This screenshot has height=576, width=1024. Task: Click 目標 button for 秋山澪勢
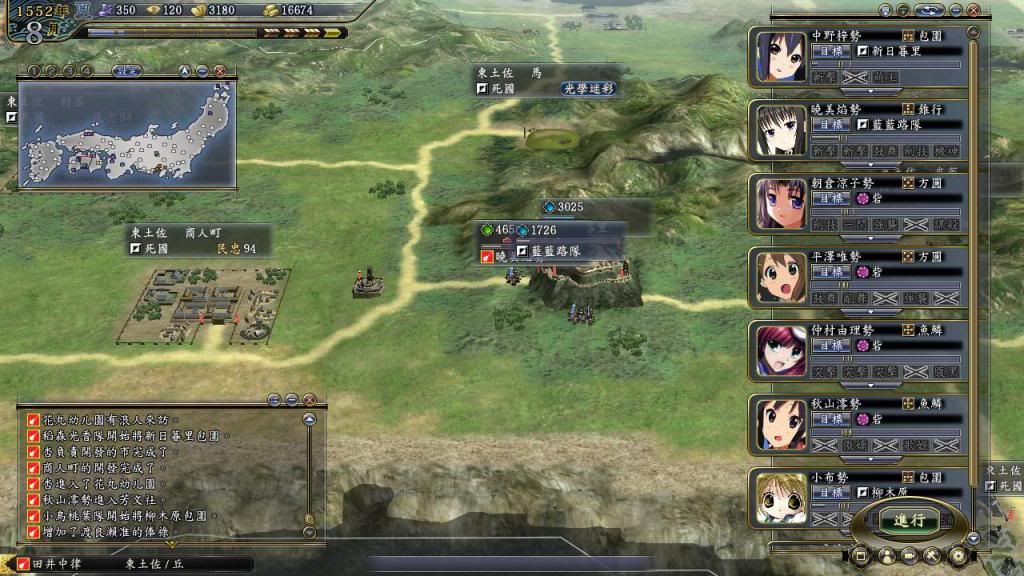click(x=832, y=419)
